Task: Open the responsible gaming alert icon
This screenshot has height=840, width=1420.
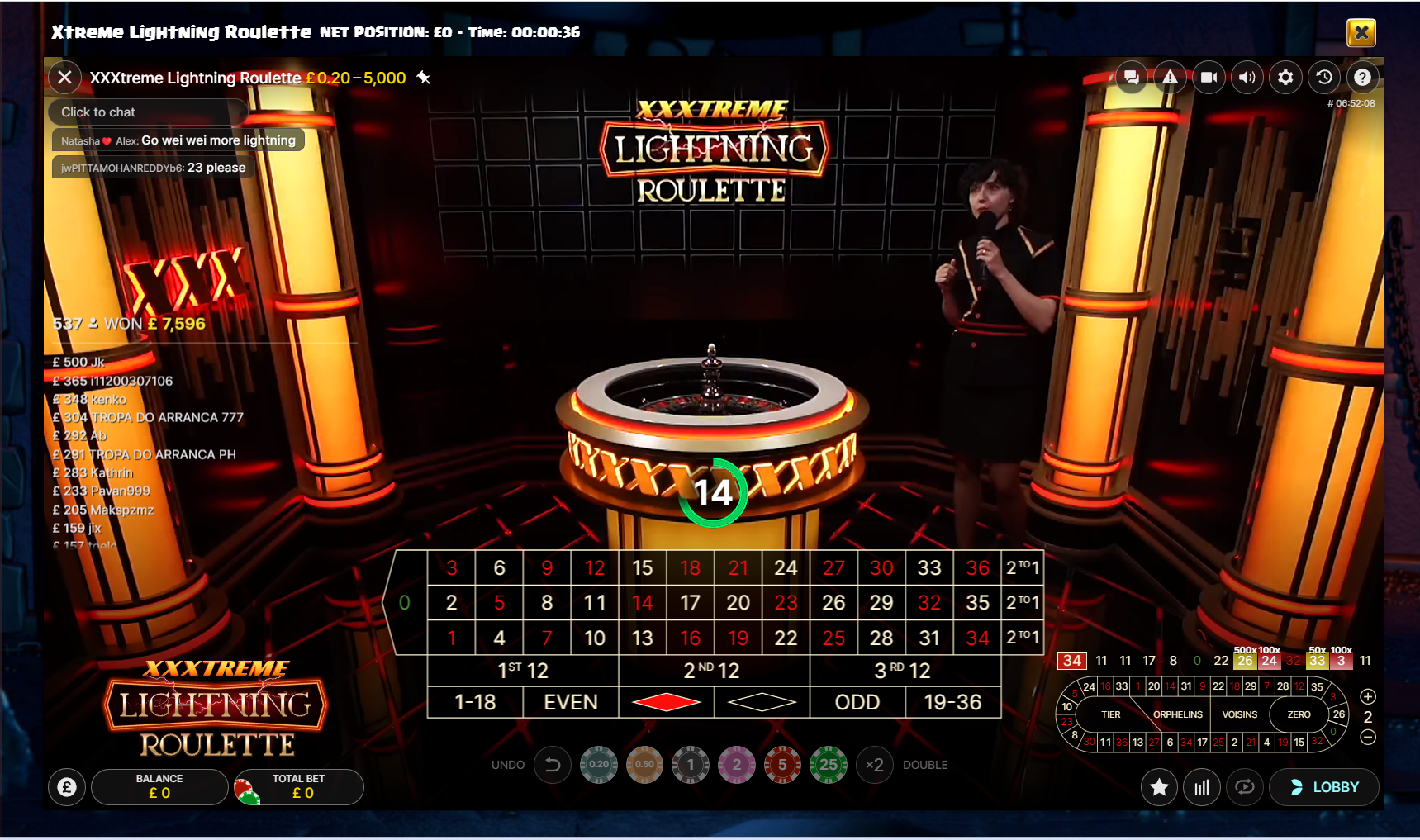Action: 1171,77
